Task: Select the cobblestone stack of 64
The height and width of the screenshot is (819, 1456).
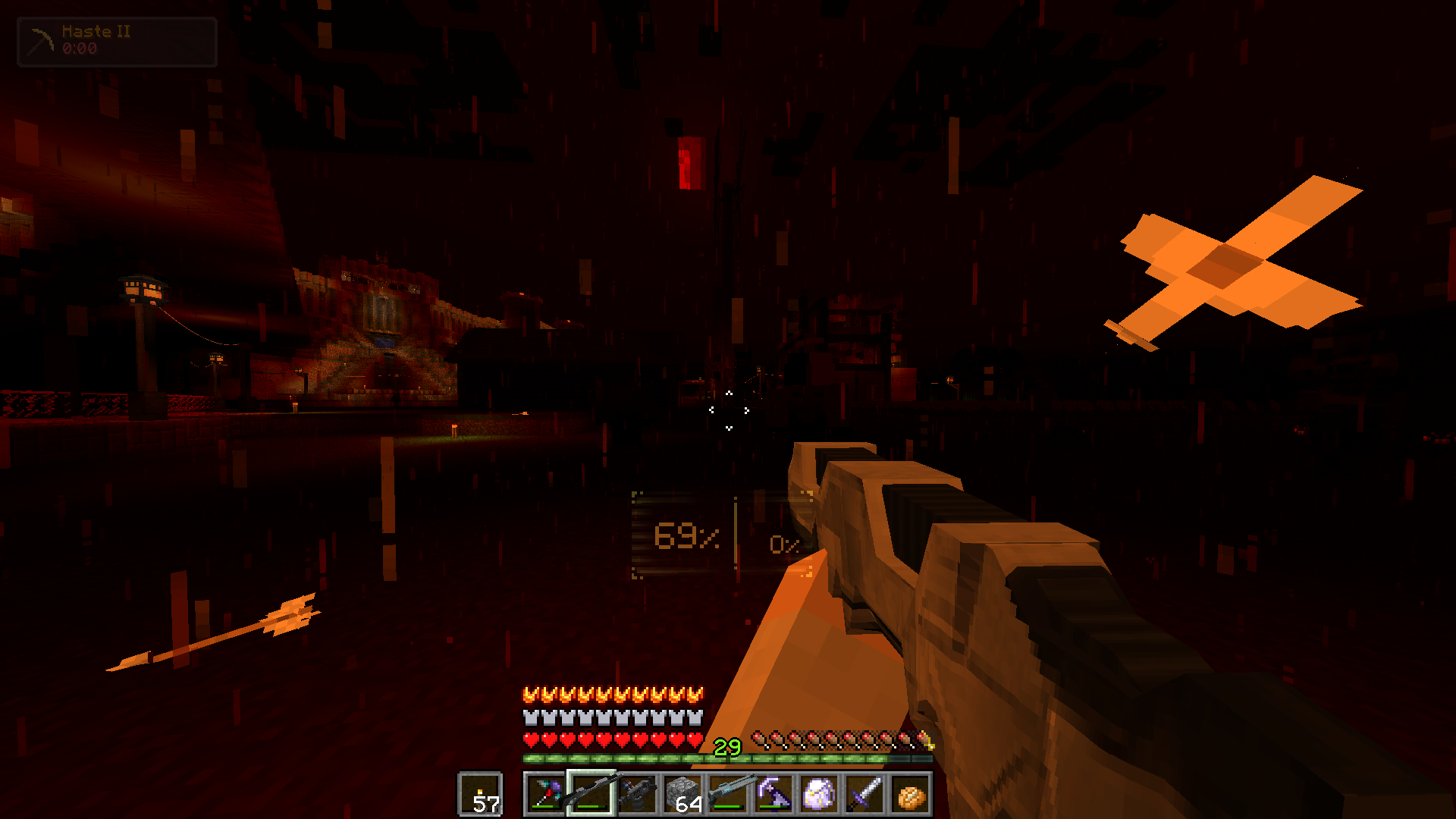Action: [x=682, y=795]
